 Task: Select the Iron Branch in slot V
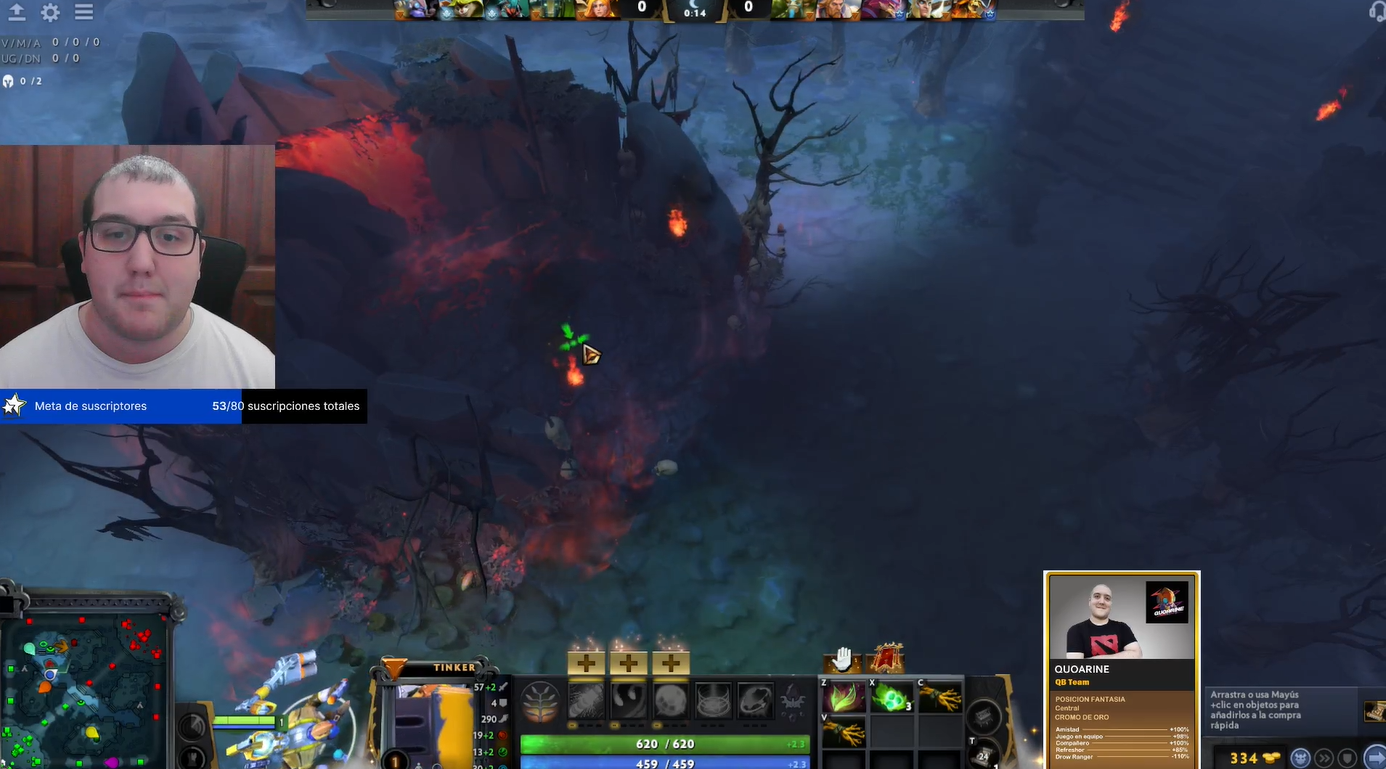click(843, 733)
